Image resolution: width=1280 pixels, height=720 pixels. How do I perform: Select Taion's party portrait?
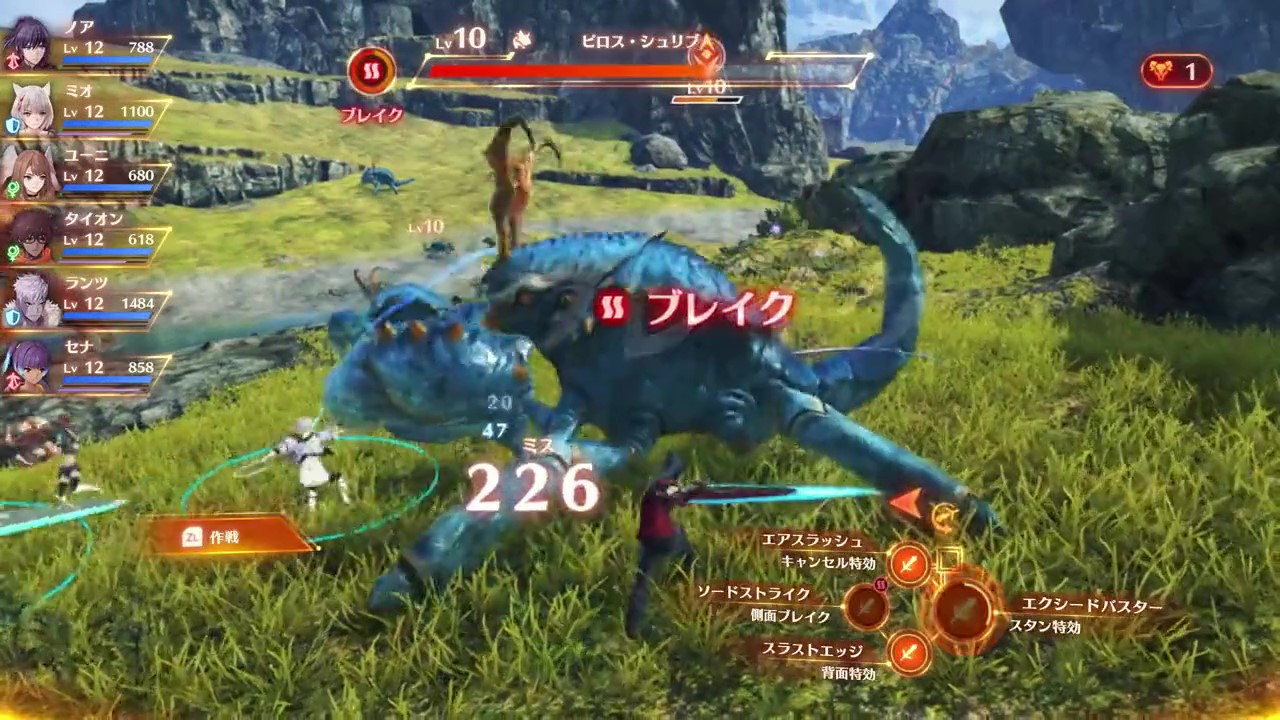[x=32, y=237]
